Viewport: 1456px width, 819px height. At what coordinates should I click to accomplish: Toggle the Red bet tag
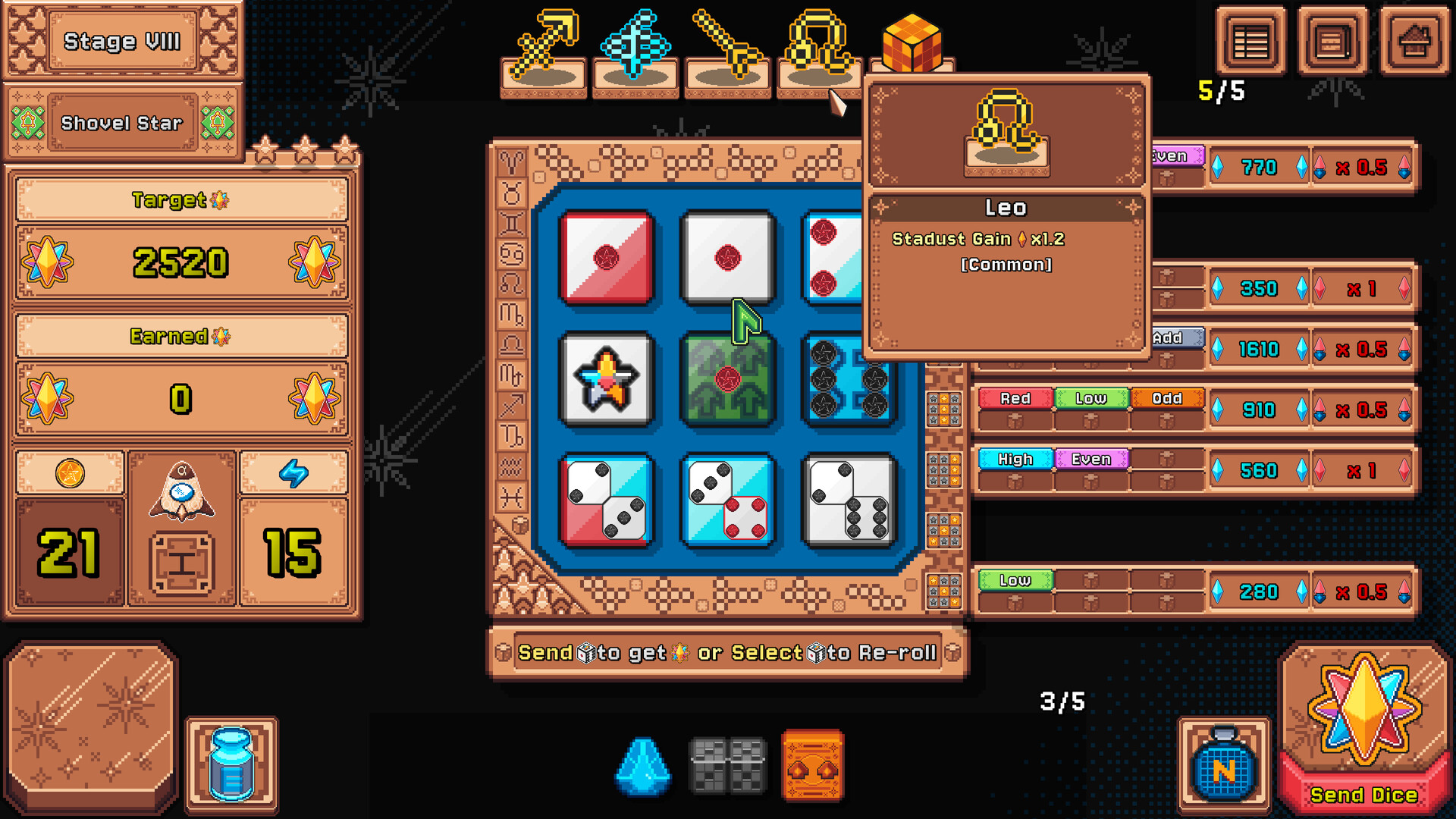point(1015,398)
